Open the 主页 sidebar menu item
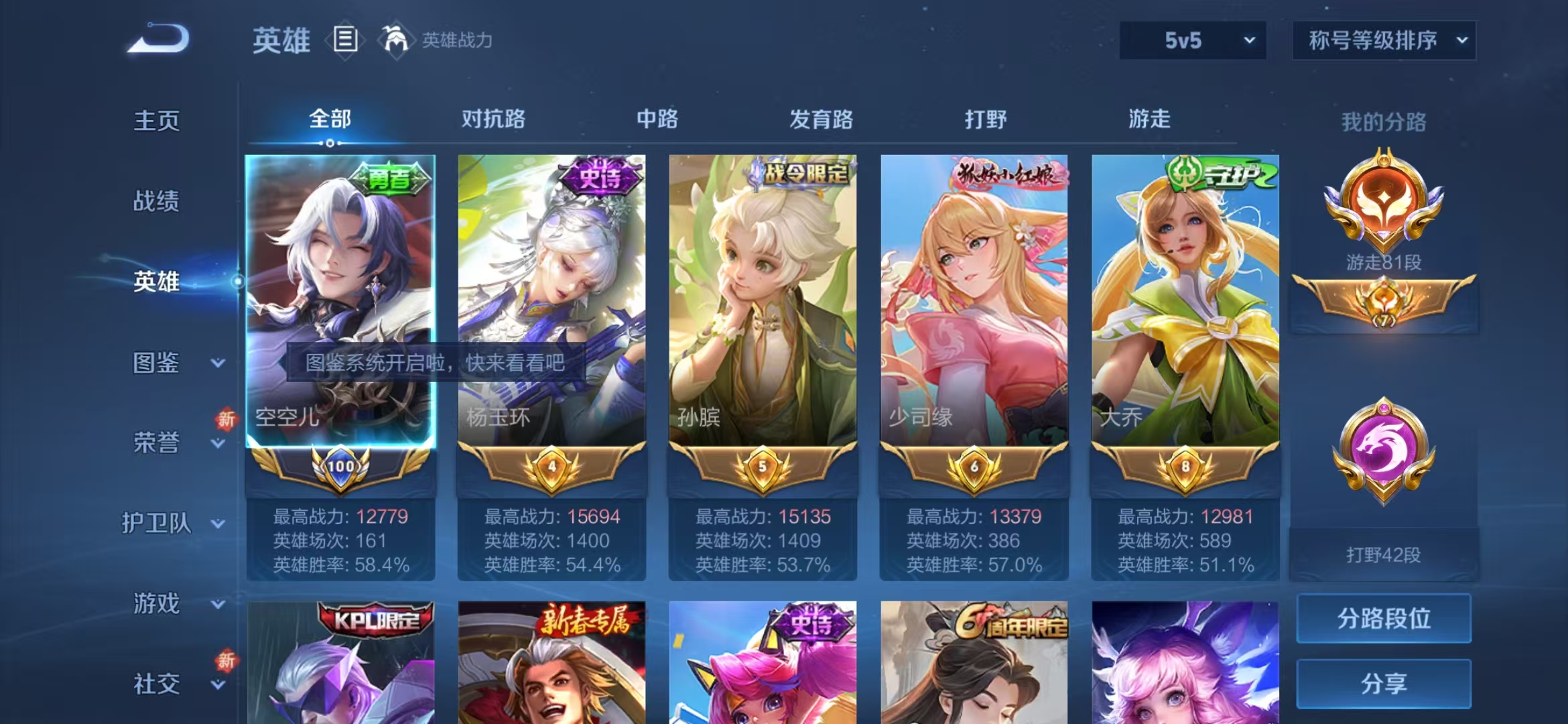Screen dimensions: 1568x724 coord(155,122)
